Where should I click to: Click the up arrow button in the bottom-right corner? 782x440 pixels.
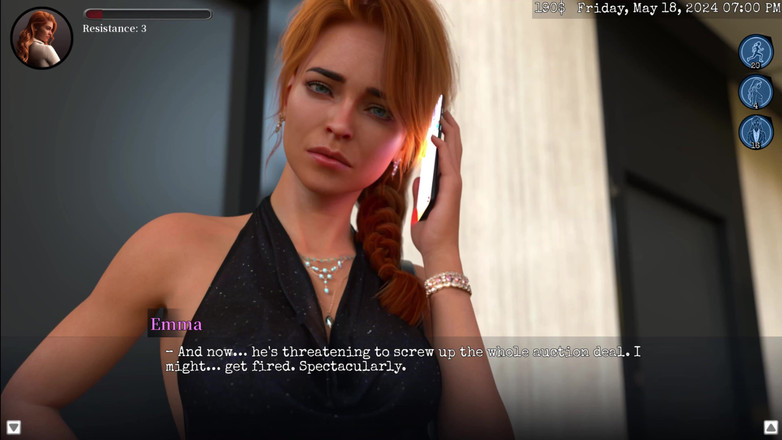point(771,427)
